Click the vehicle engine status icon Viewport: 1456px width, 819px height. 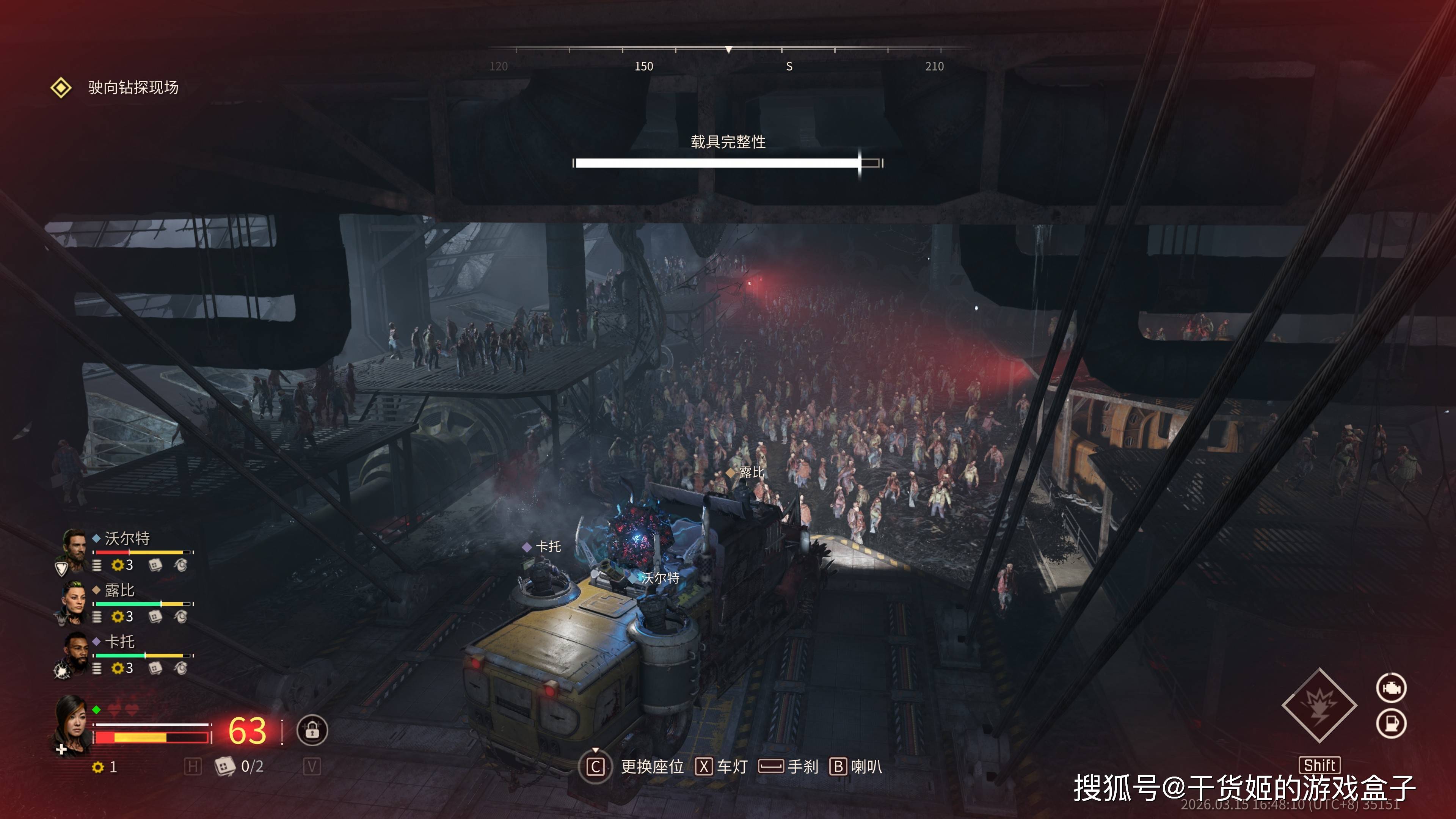1391,688
